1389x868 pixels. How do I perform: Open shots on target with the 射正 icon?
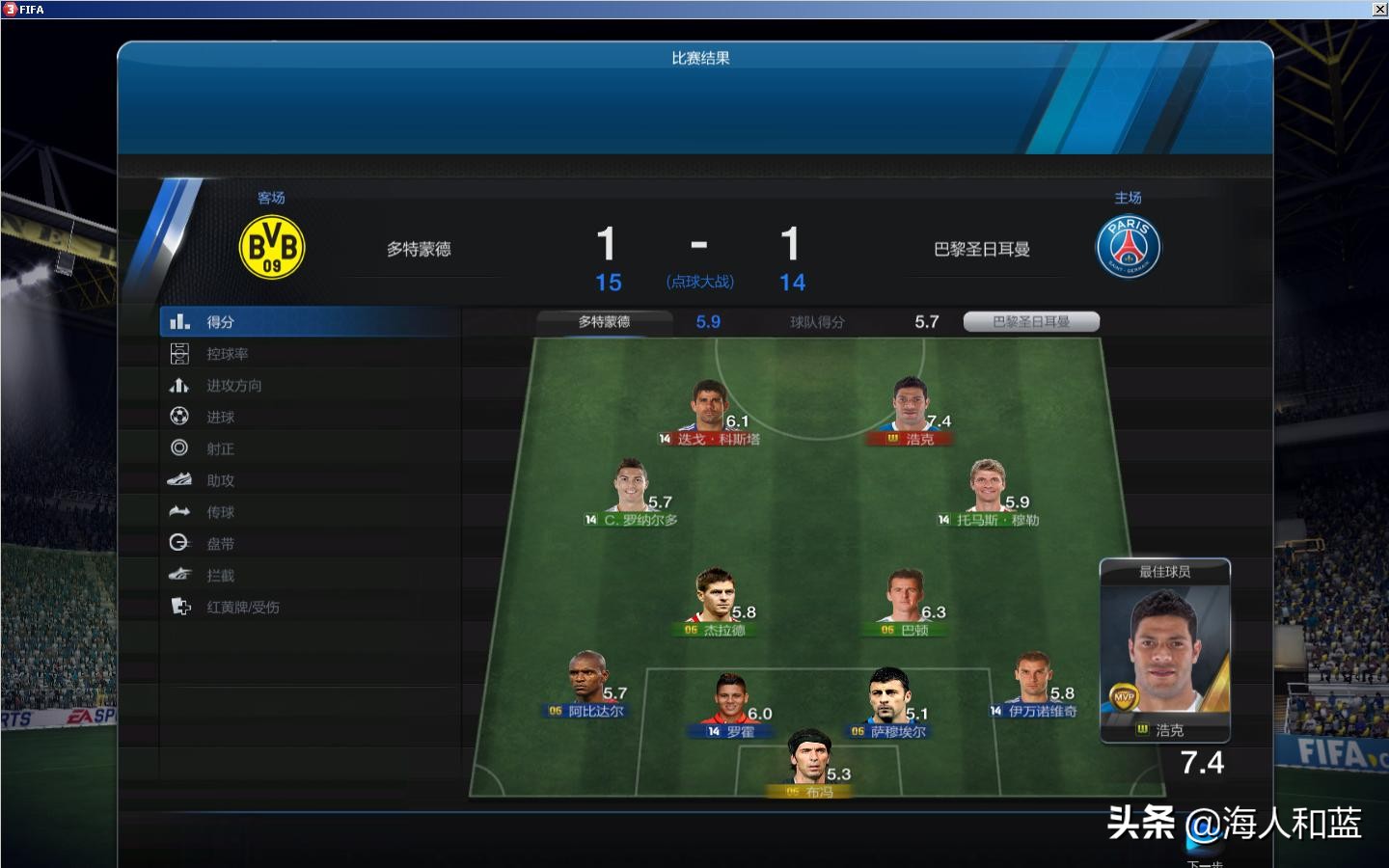[180, 448]
